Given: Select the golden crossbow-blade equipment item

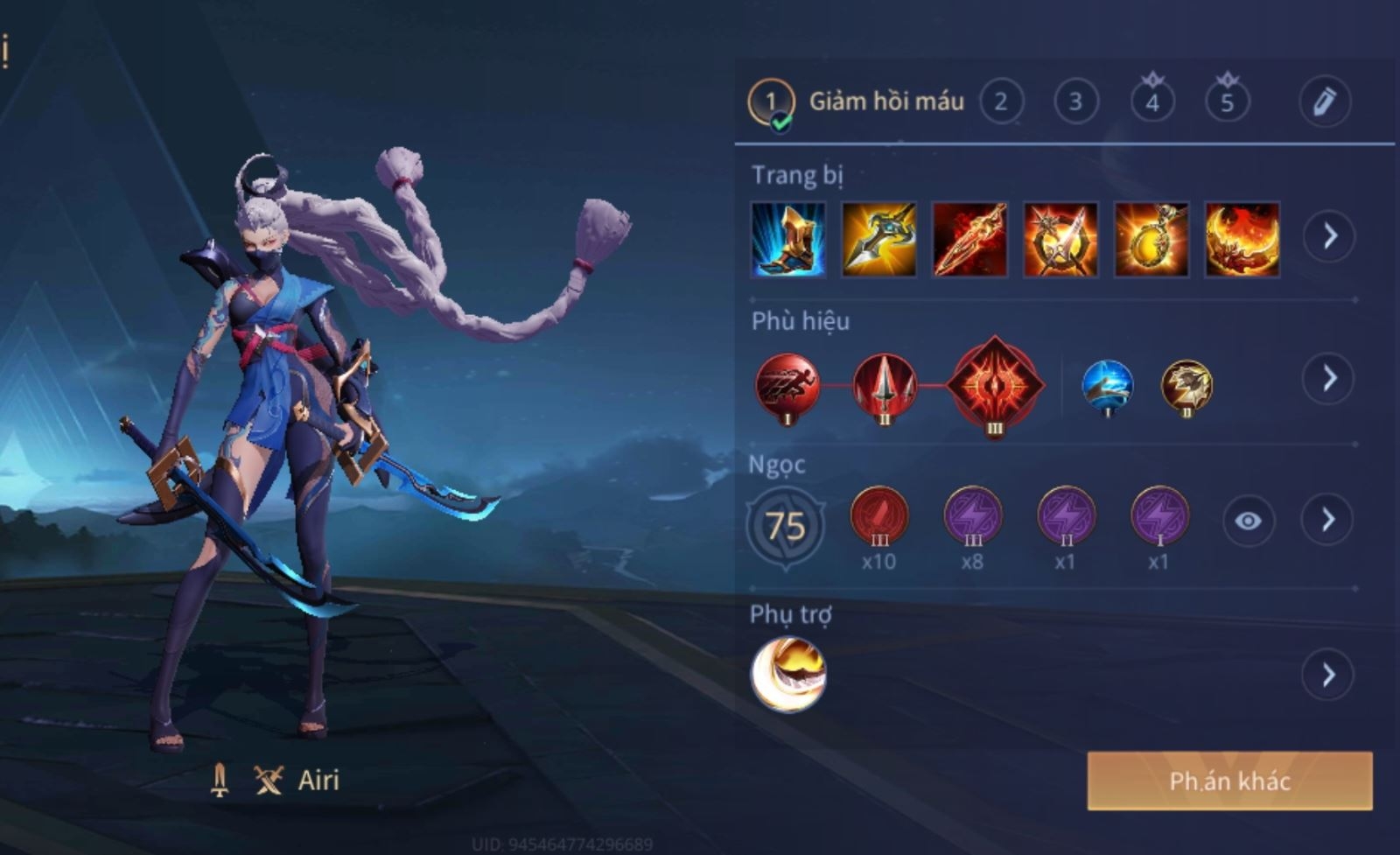Looking at the screenshot, I should (878, 239).
